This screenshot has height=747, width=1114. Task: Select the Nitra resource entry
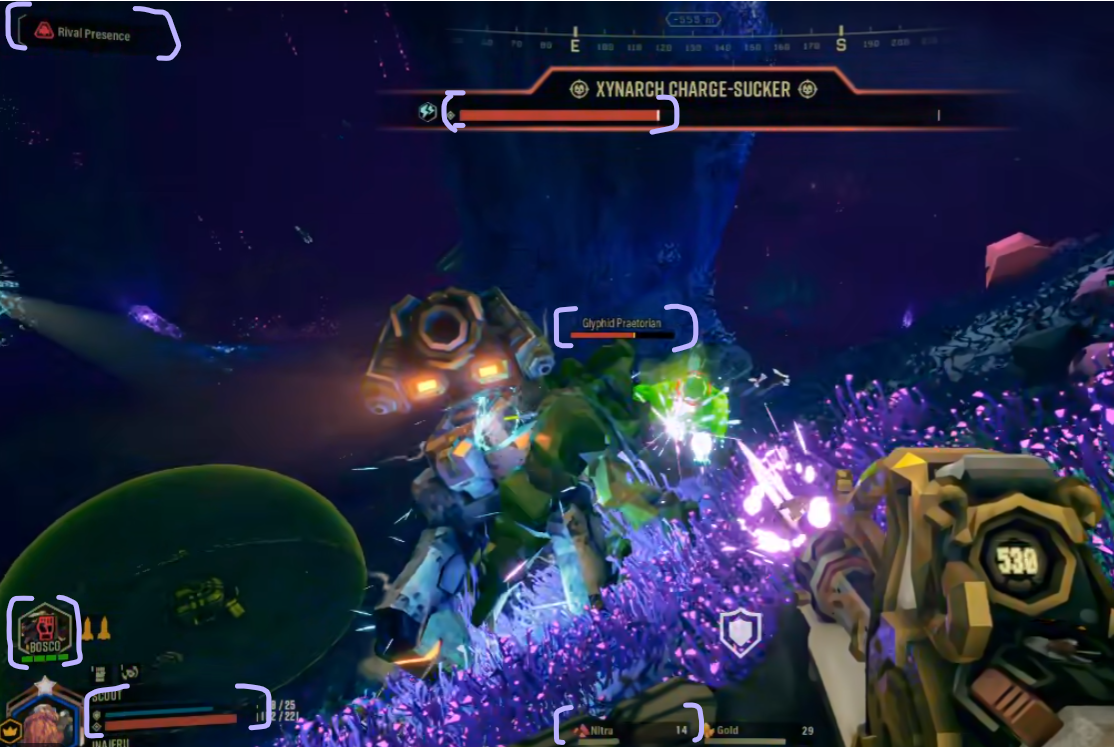pos(630,730)
